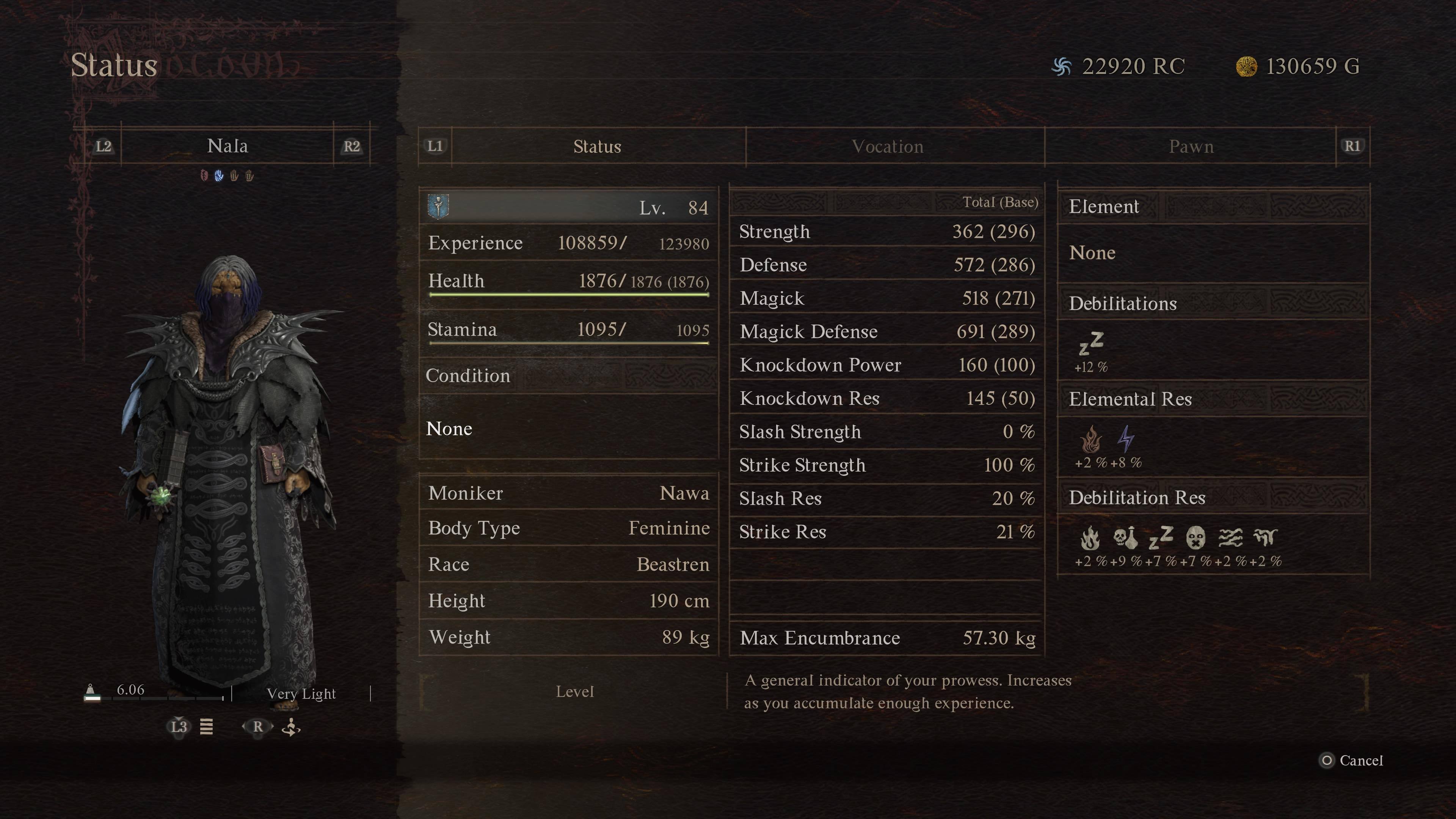Click the Cancel button
The image size is (1456, 819).
click(1352, 761)
